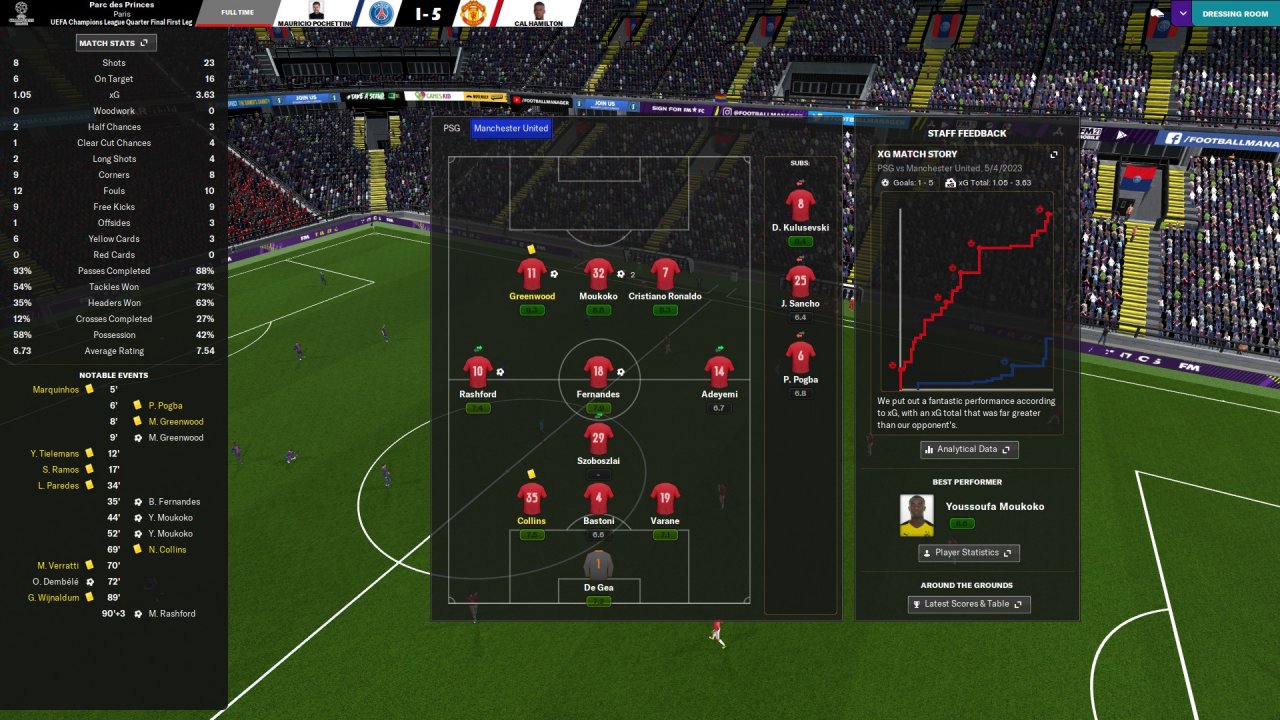The image size is (1280, 720).
Task: Select goalkeeper De Gea
Action: tap(598, 565)
